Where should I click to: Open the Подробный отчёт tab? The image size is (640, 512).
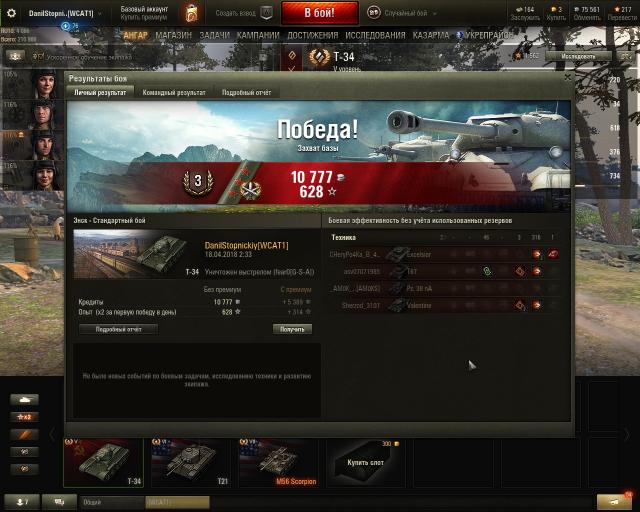click(246, 92)
